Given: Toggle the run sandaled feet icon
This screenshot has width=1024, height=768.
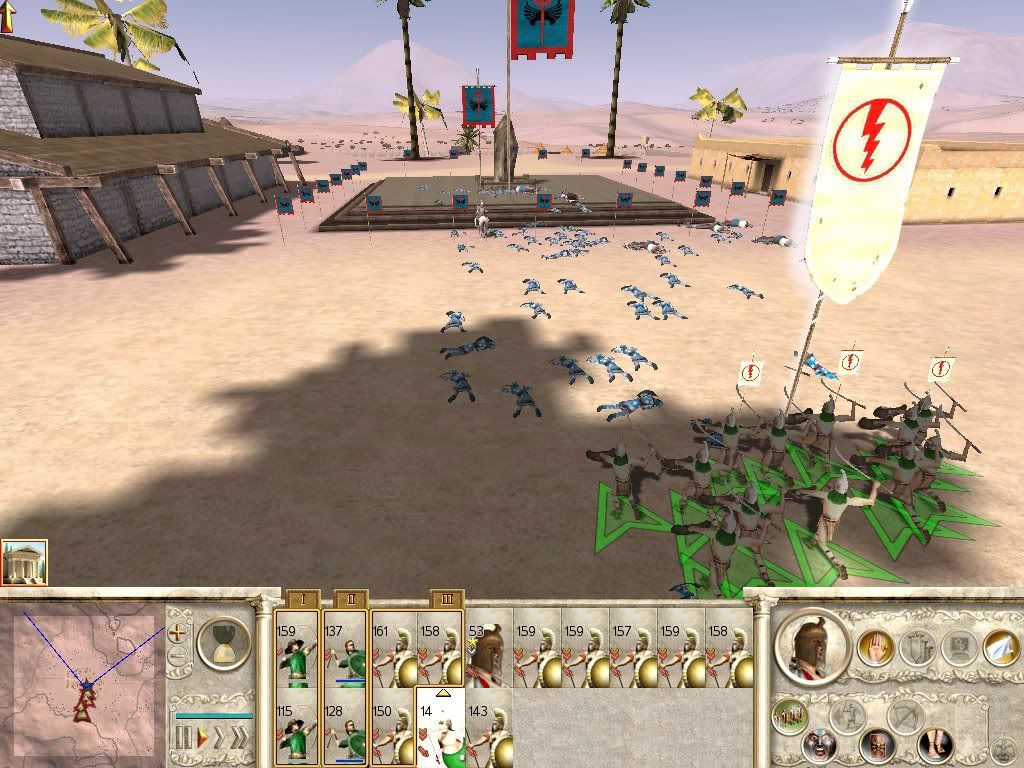Looking at the screenshot, I should click(x=935, y=746).
